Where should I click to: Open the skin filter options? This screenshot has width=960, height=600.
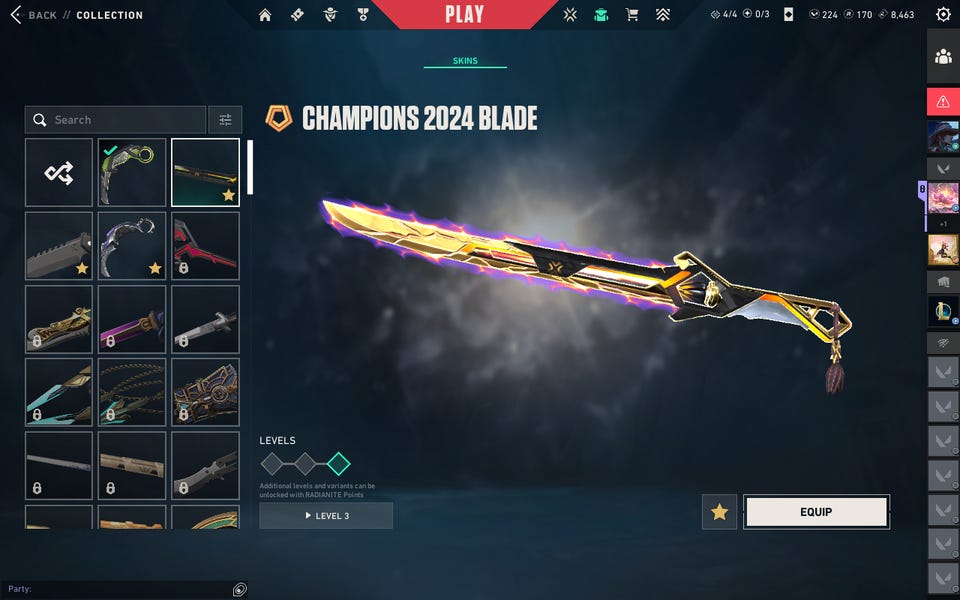point(225,120)
